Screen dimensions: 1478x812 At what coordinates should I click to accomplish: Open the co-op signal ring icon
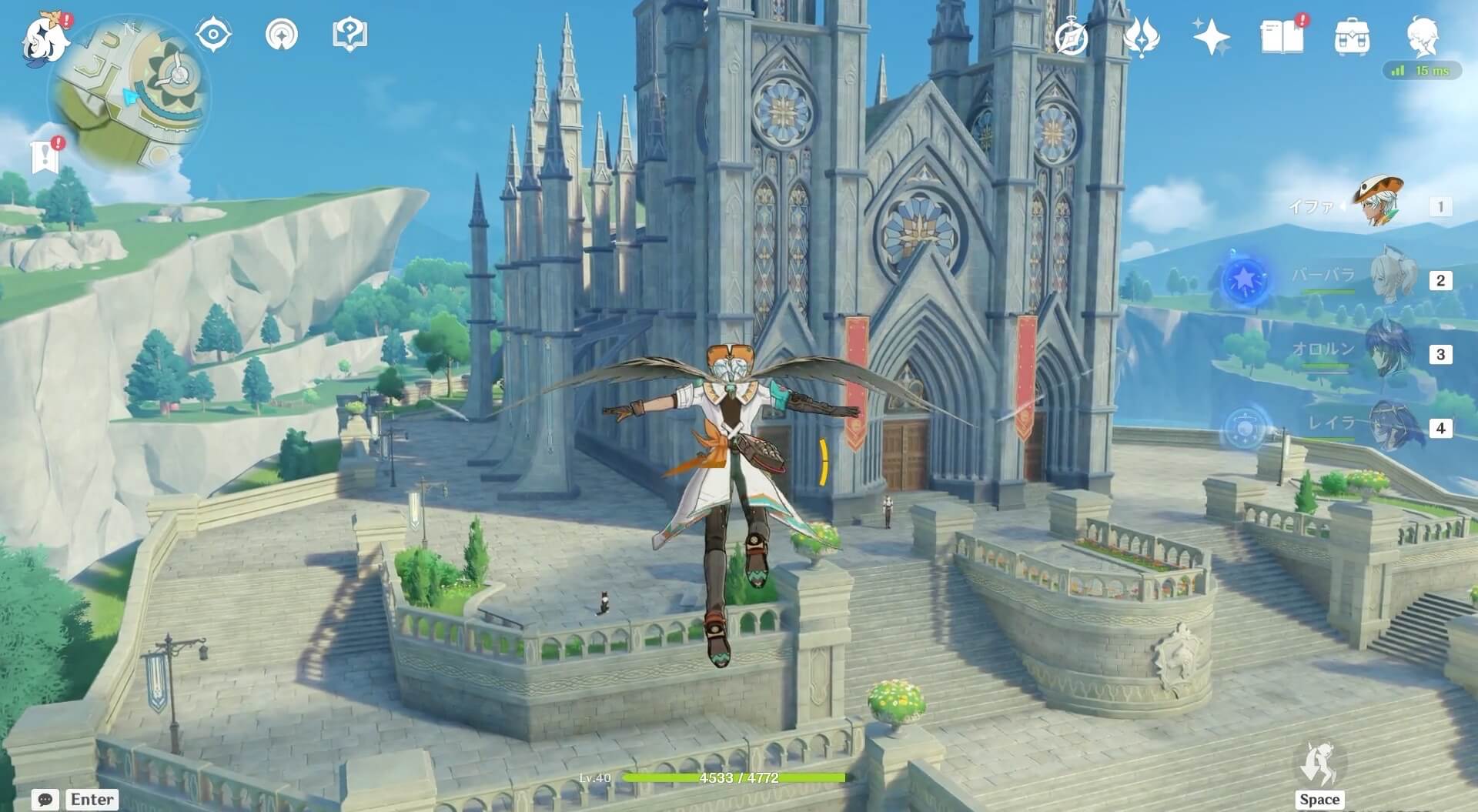point(282,35)
